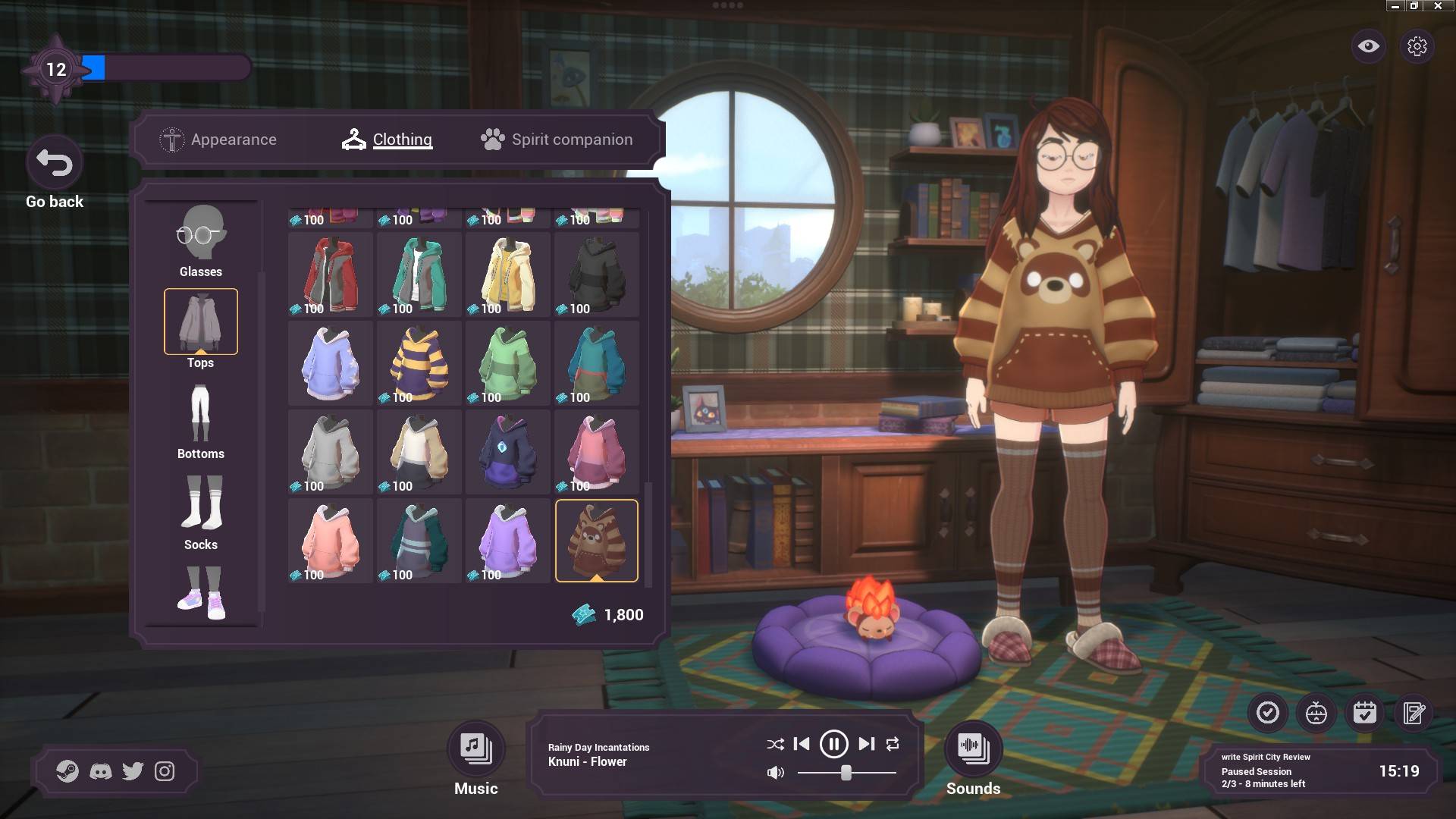Screen dimensions: 1456x819
Task: Hide the interface with the eye icon
Action: (1368, 46)
